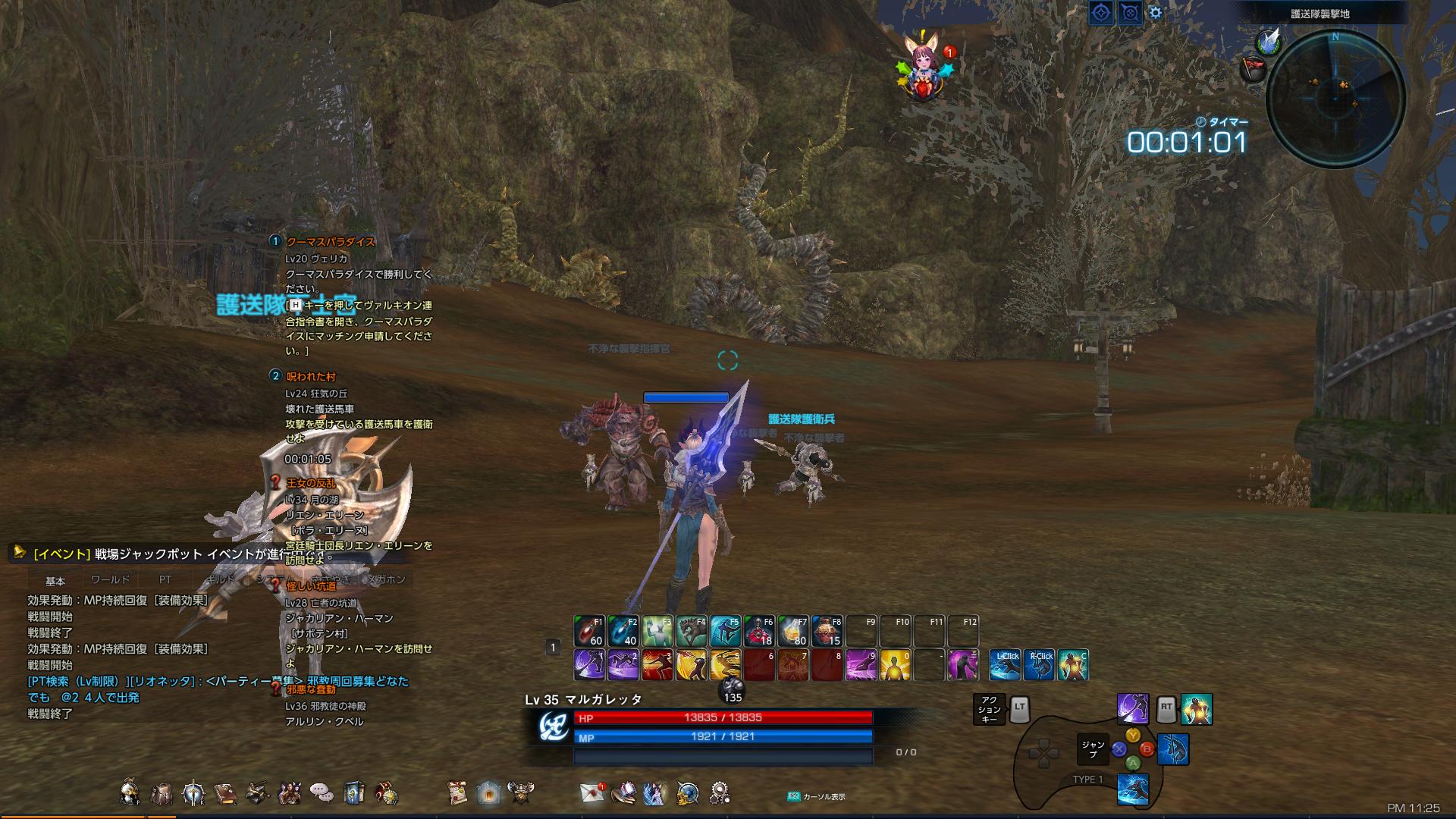Viewport: 1456px width, 819px height.
Task: Click the minimap settings gear near the compass
Action: click(1155, 13)
